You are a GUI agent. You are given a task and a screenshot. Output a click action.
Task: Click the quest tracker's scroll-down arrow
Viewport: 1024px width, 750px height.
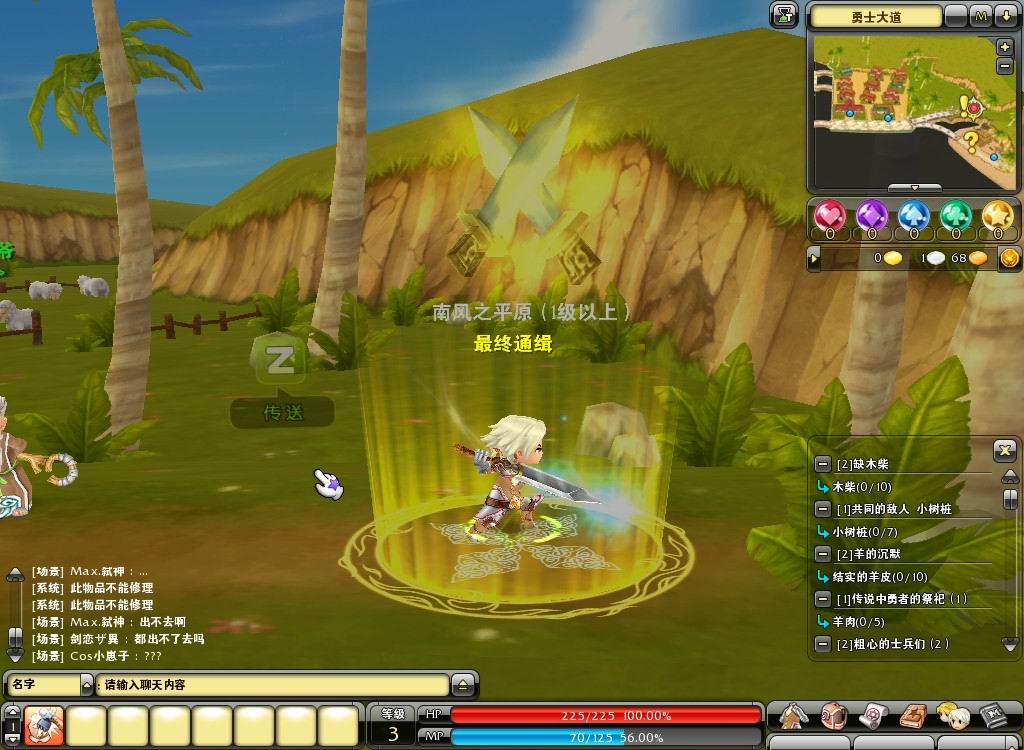click(1009, 643)
